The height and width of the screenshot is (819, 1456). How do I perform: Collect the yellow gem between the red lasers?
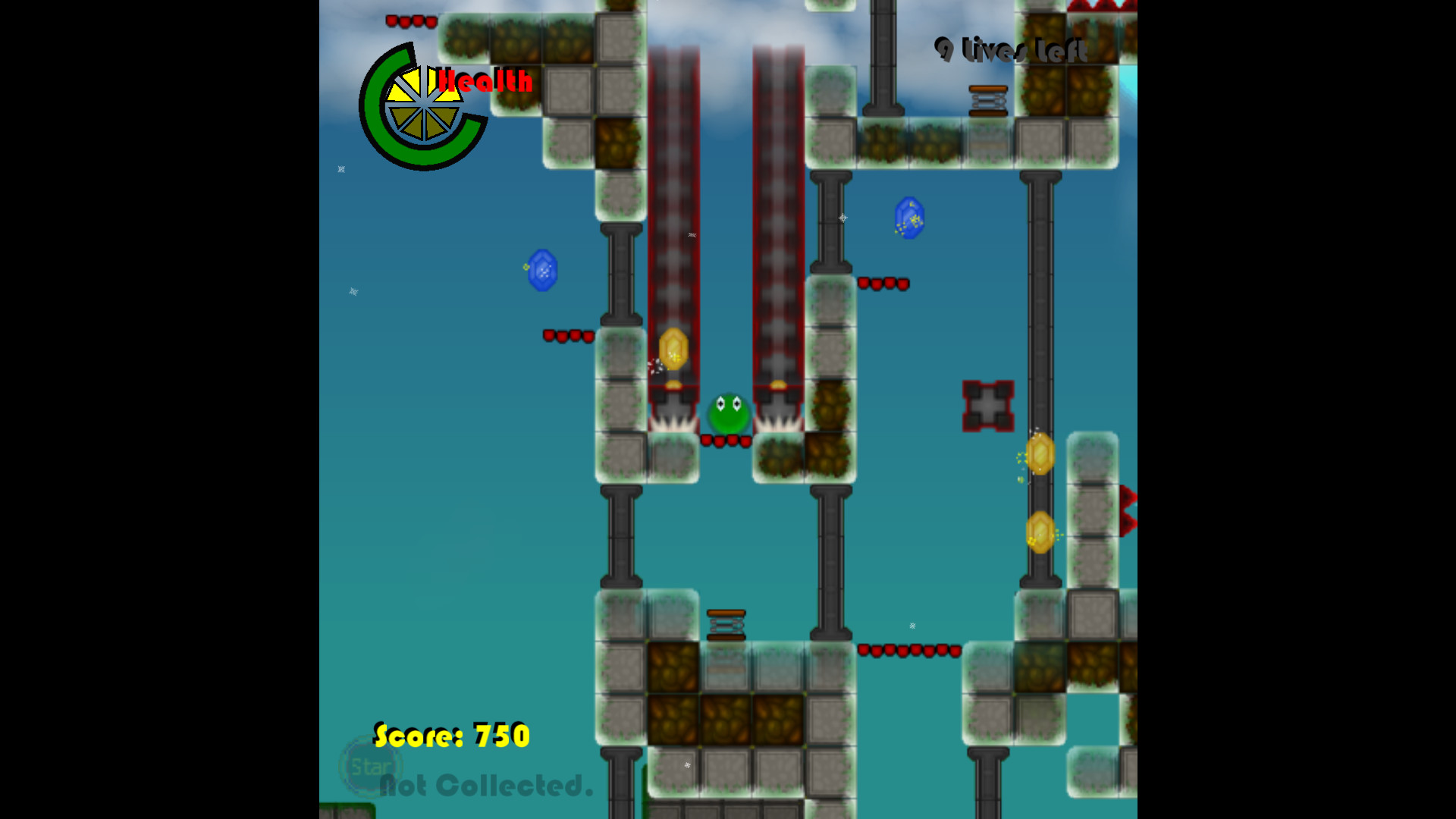(x=673, y=349)
